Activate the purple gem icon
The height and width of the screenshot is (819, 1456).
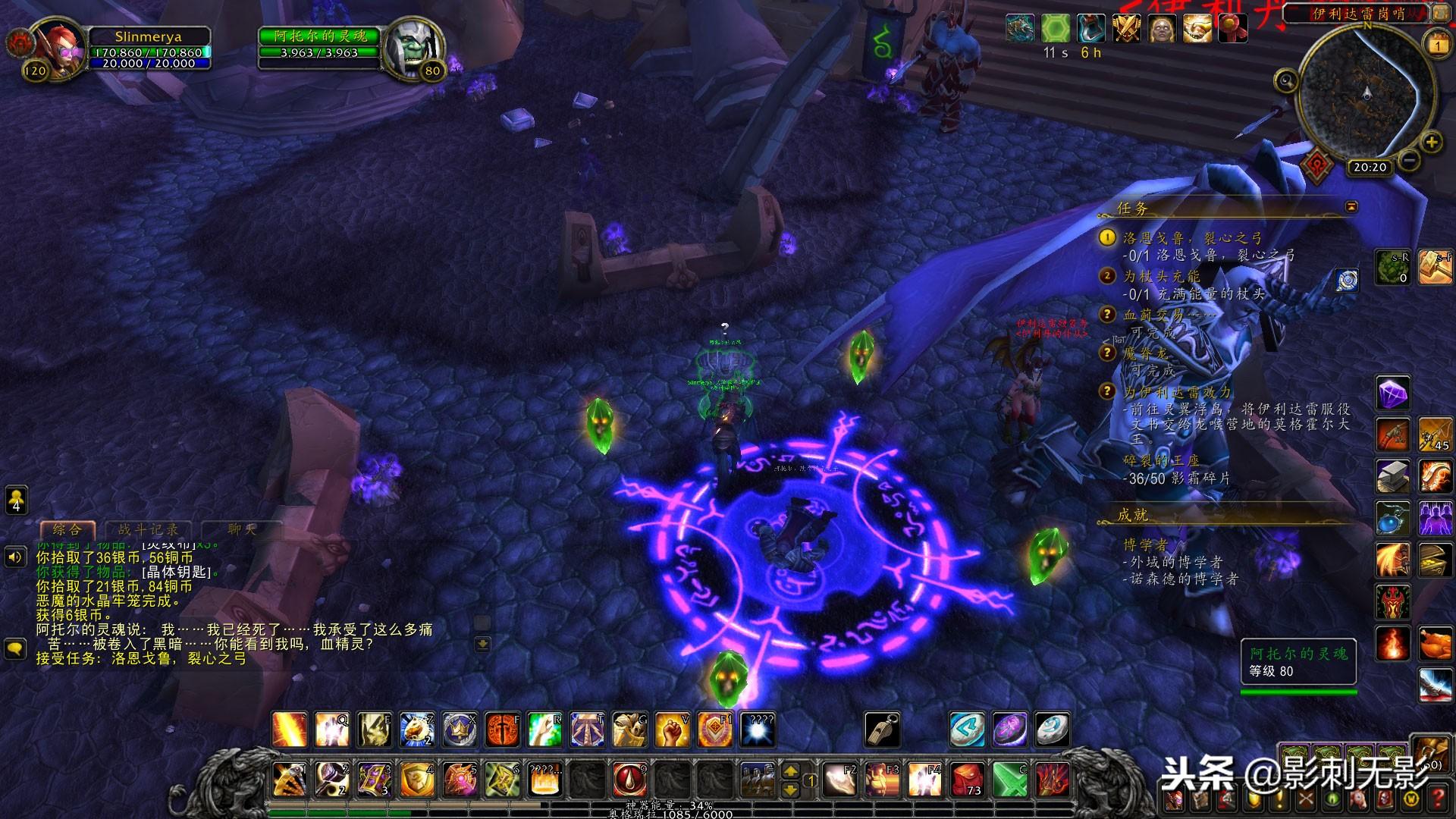(x=1392, y=394)
